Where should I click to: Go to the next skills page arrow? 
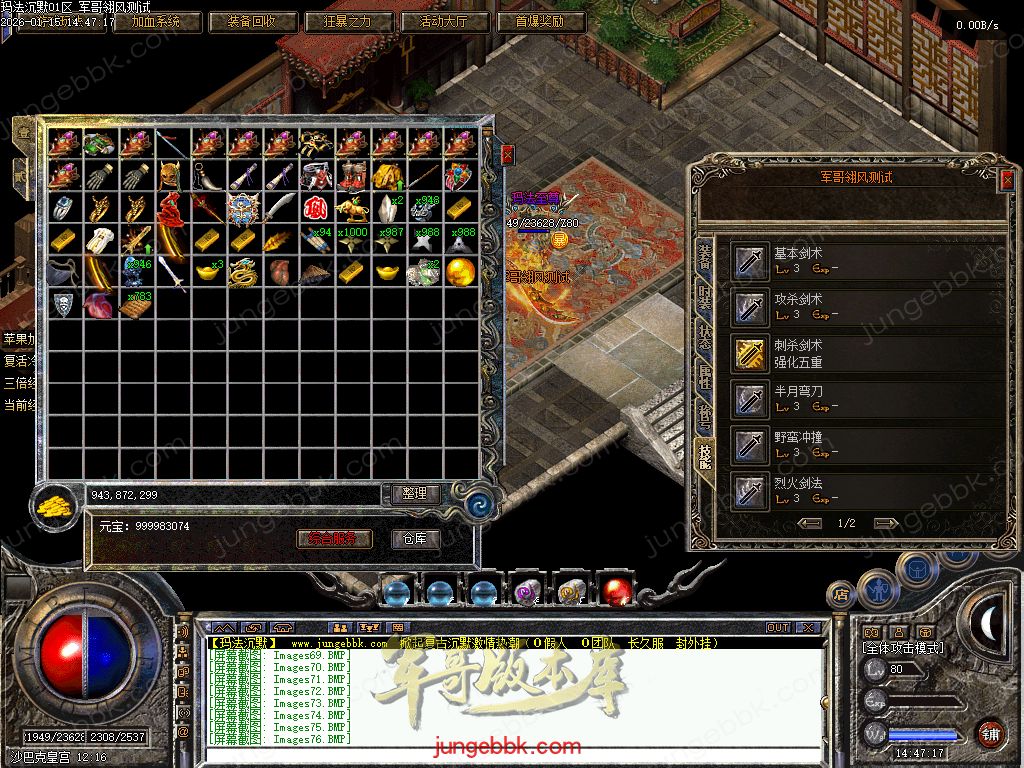[885, 523]
